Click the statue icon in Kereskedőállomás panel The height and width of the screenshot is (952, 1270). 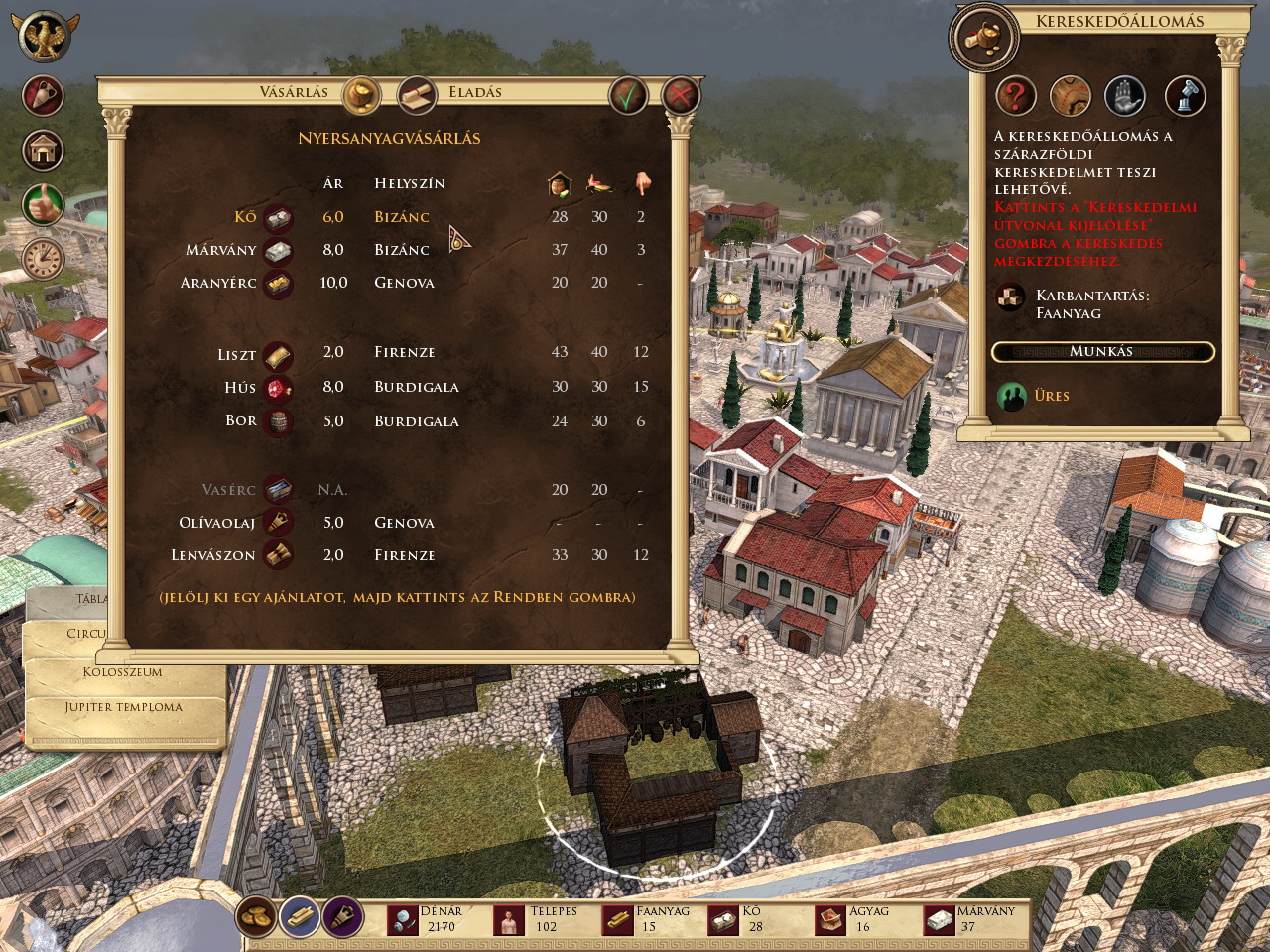(x=1184, y=97)
